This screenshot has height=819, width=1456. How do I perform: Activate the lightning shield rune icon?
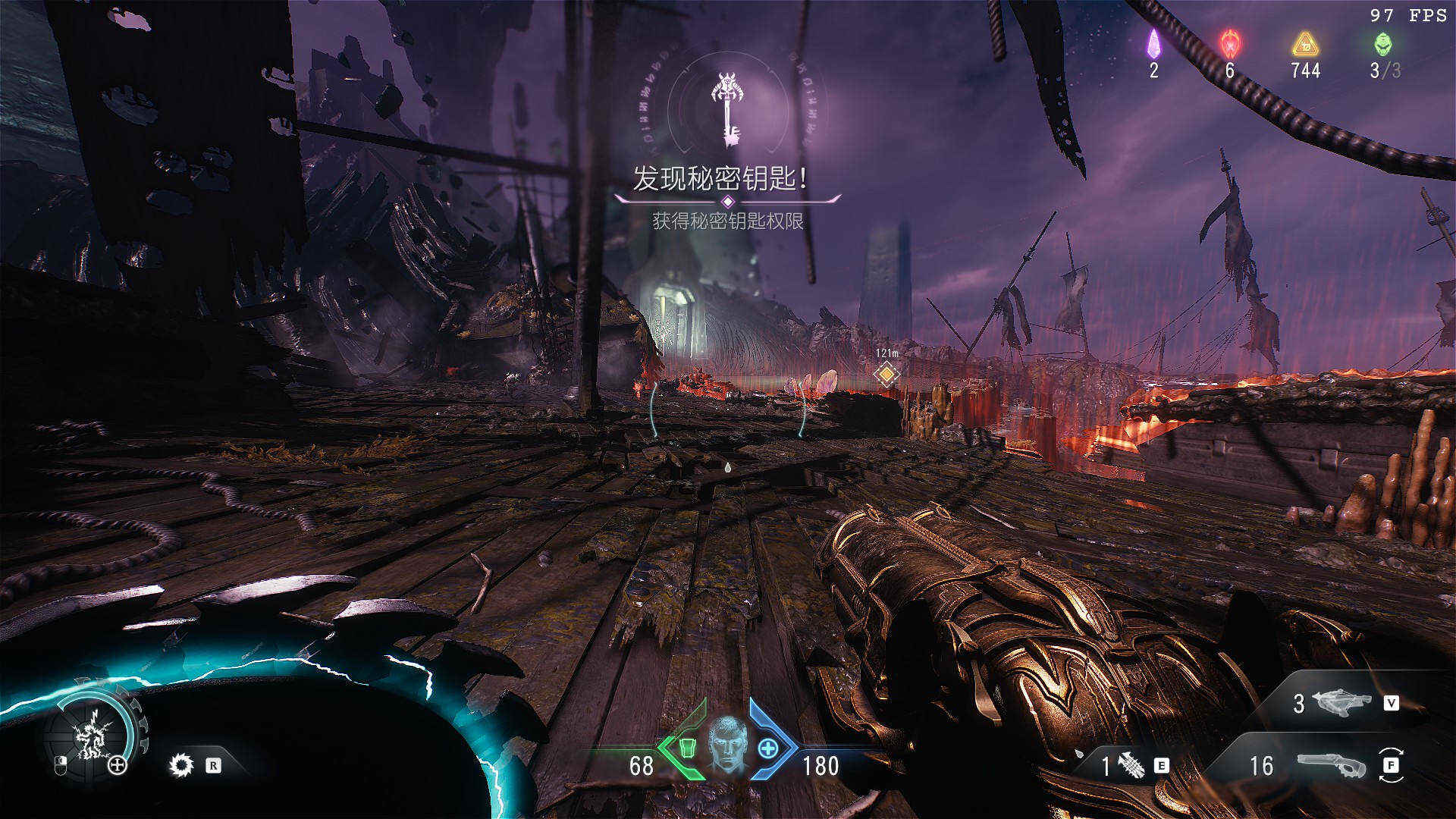tap(91, 734)
